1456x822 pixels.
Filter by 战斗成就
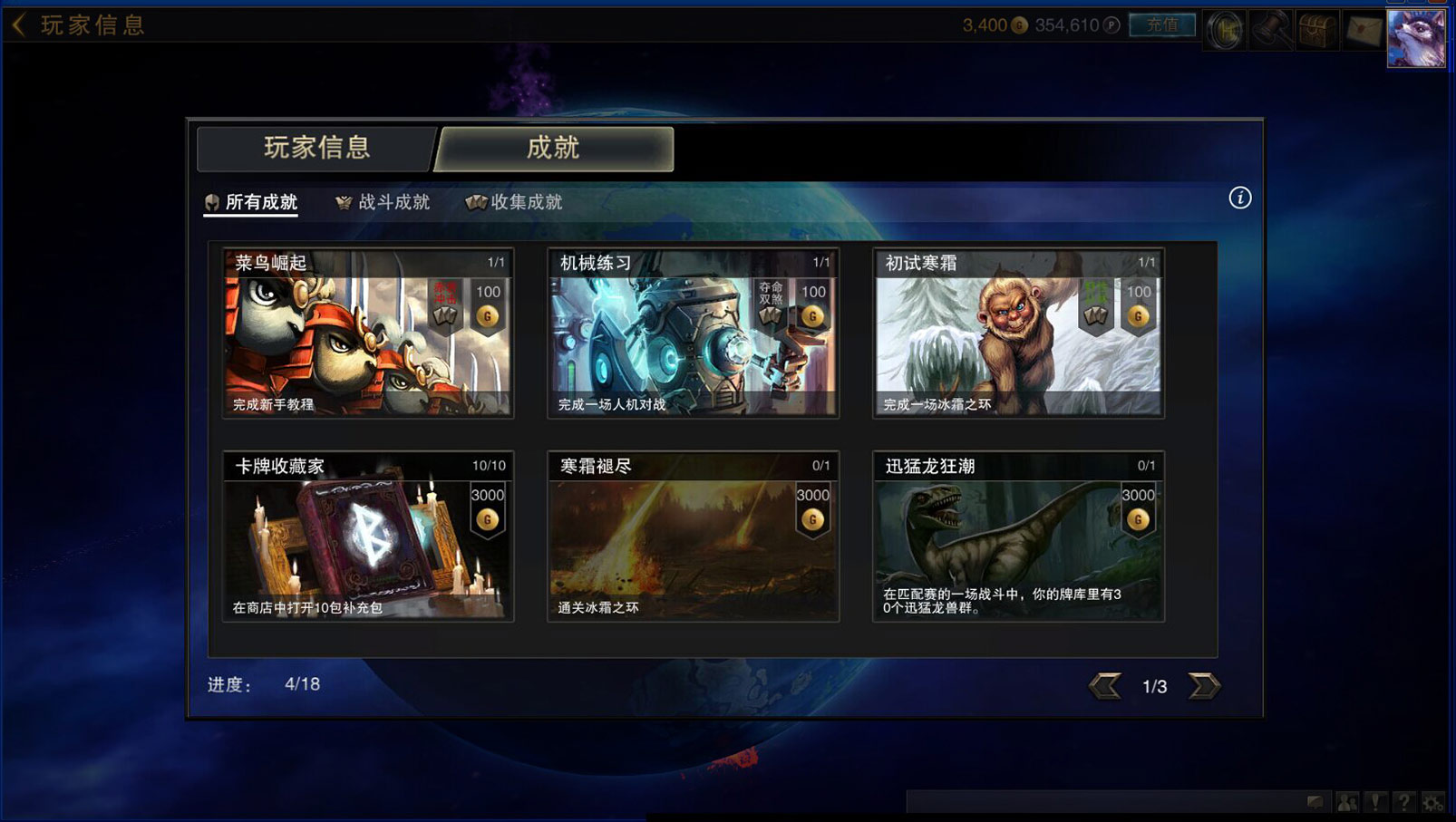coord(383,202)
